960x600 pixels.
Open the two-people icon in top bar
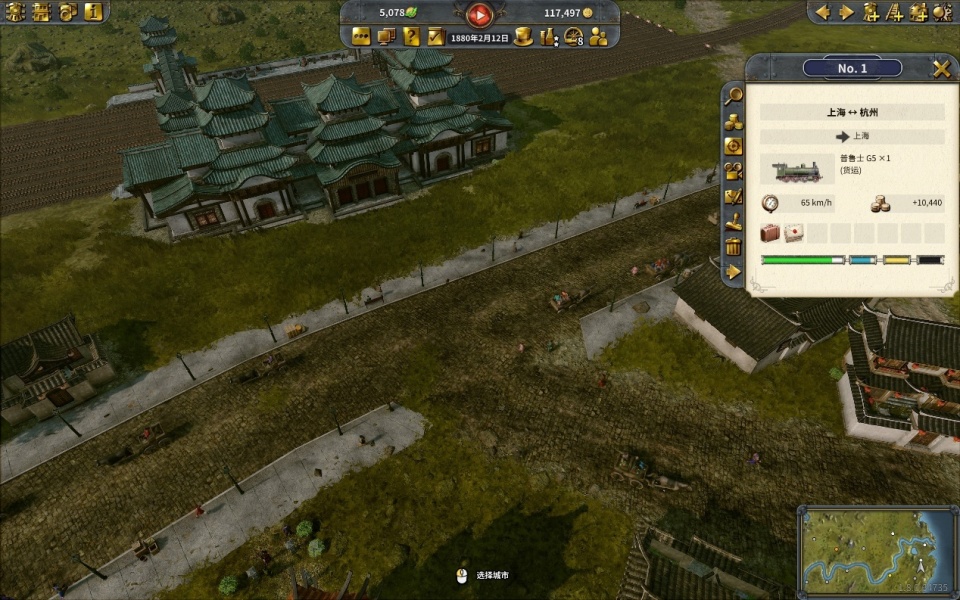coord(598,37)
